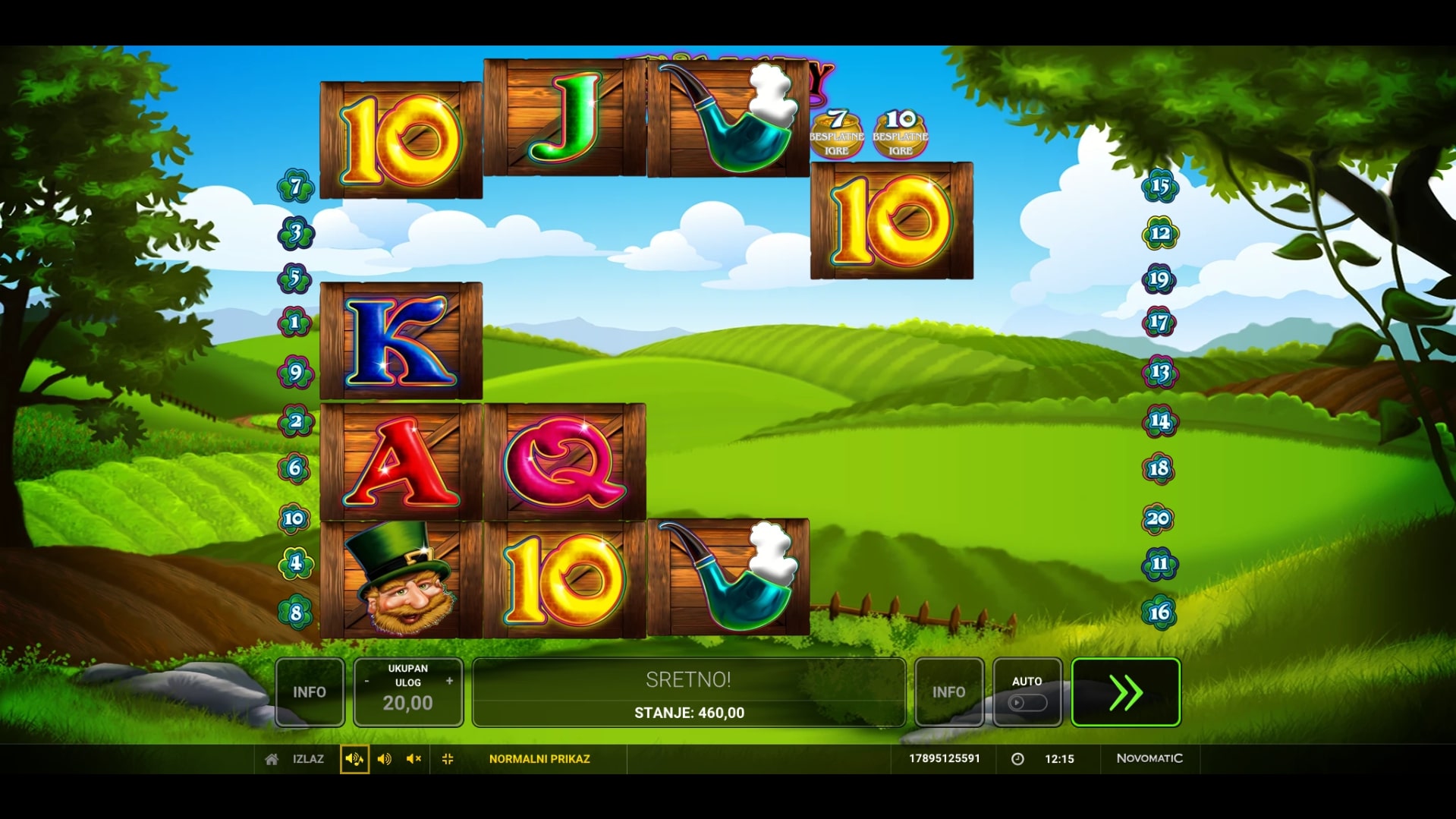Open the INFO button next to the total bet
The height and width of the screenshot is (819, 1456).
click(310, 692)
